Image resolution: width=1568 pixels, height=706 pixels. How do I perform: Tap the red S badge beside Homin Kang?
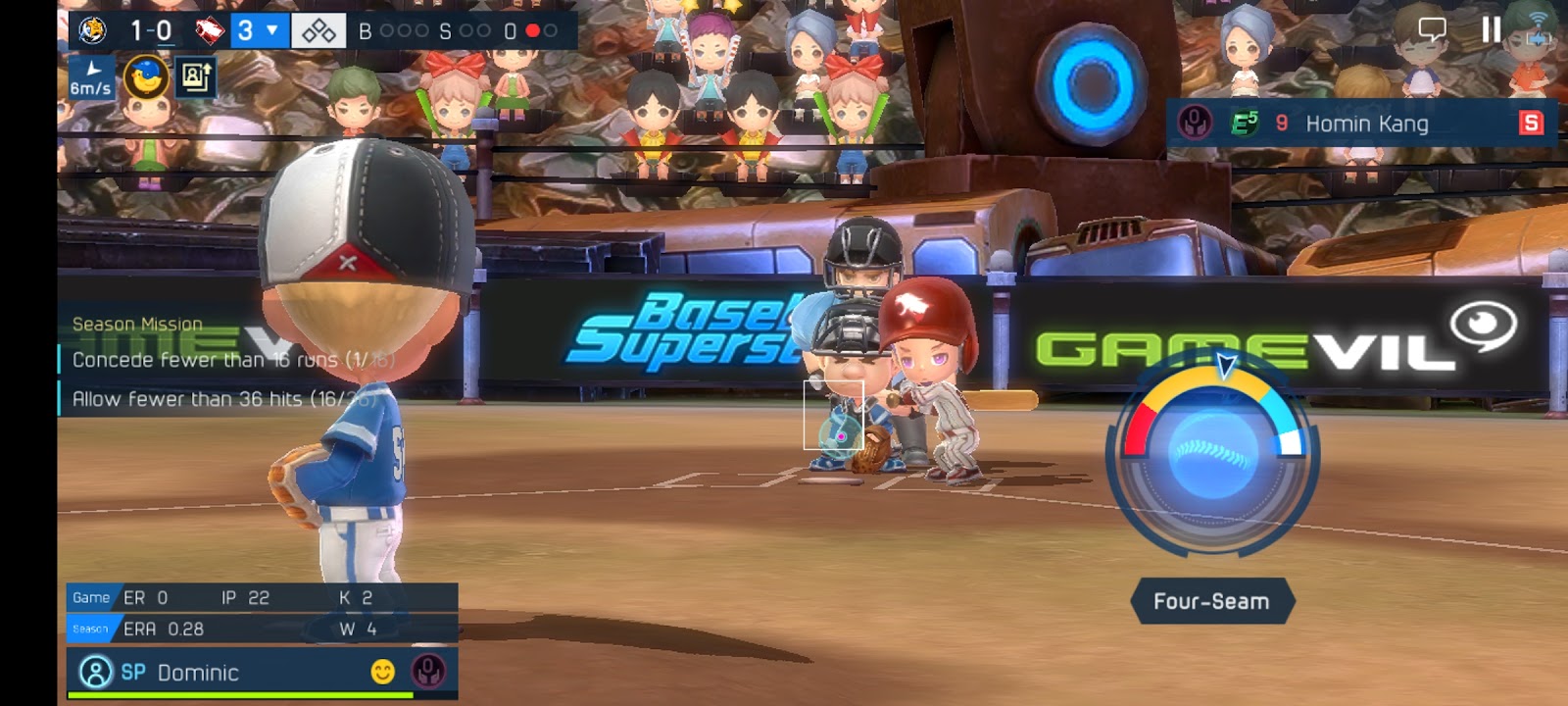(1530, 123)
